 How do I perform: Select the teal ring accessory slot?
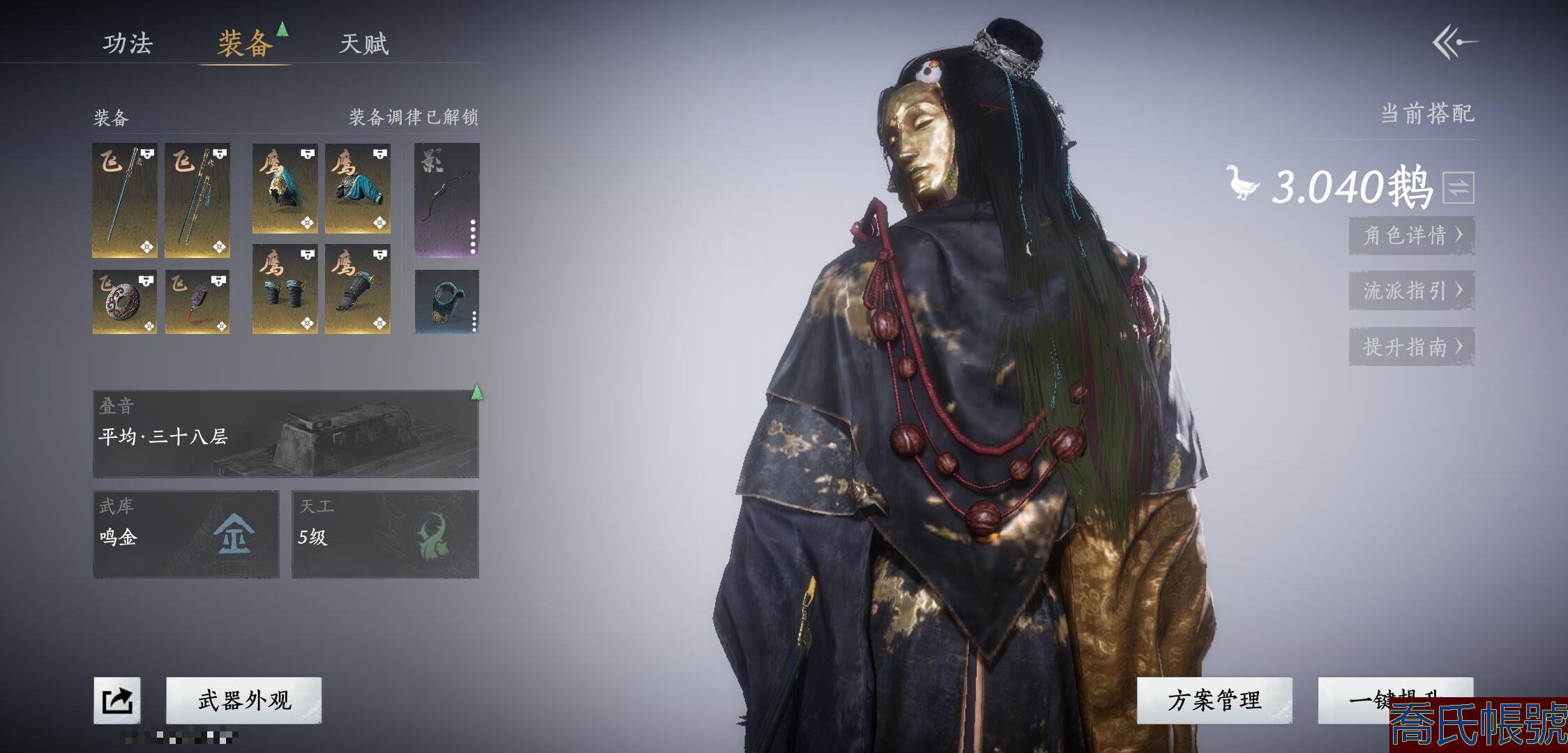click(x=447, y=302)
